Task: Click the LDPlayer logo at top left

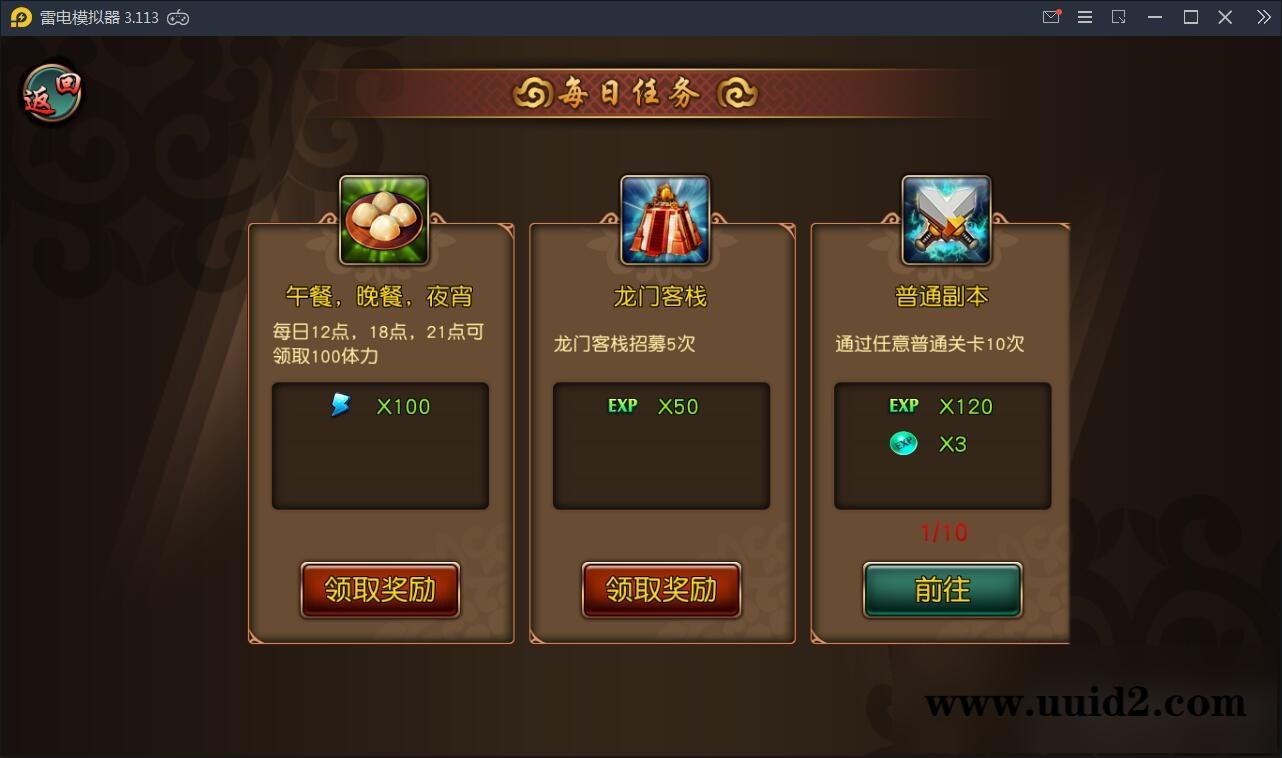Action: [x=20, y=17]
